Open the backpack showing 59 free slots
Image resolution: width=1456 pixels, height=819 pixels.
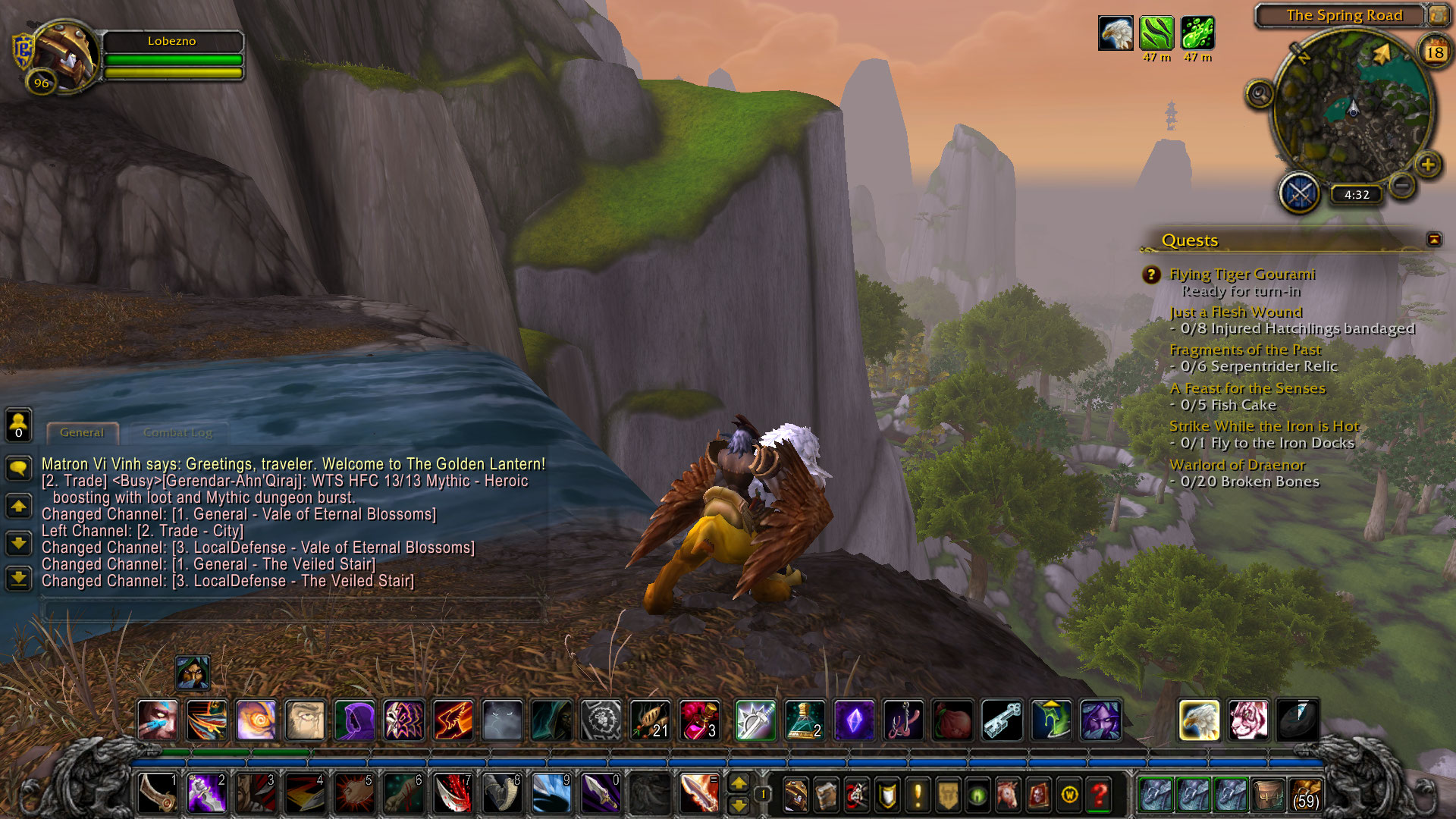[1304, 795]
